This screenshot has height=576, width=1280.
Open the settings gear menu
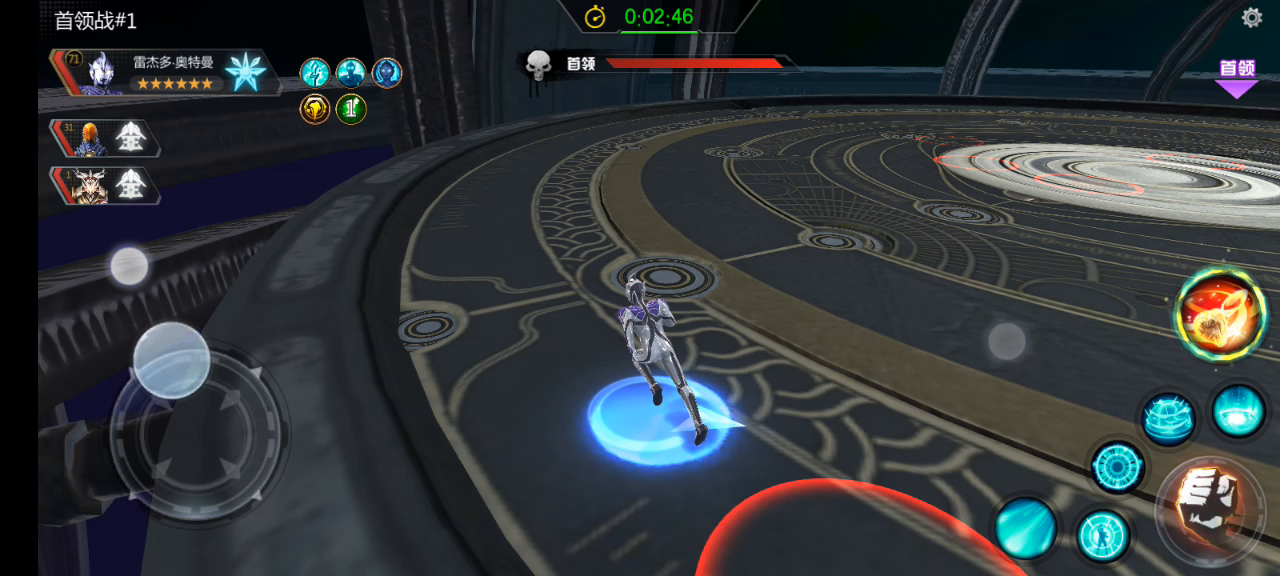pos(1251,18)
